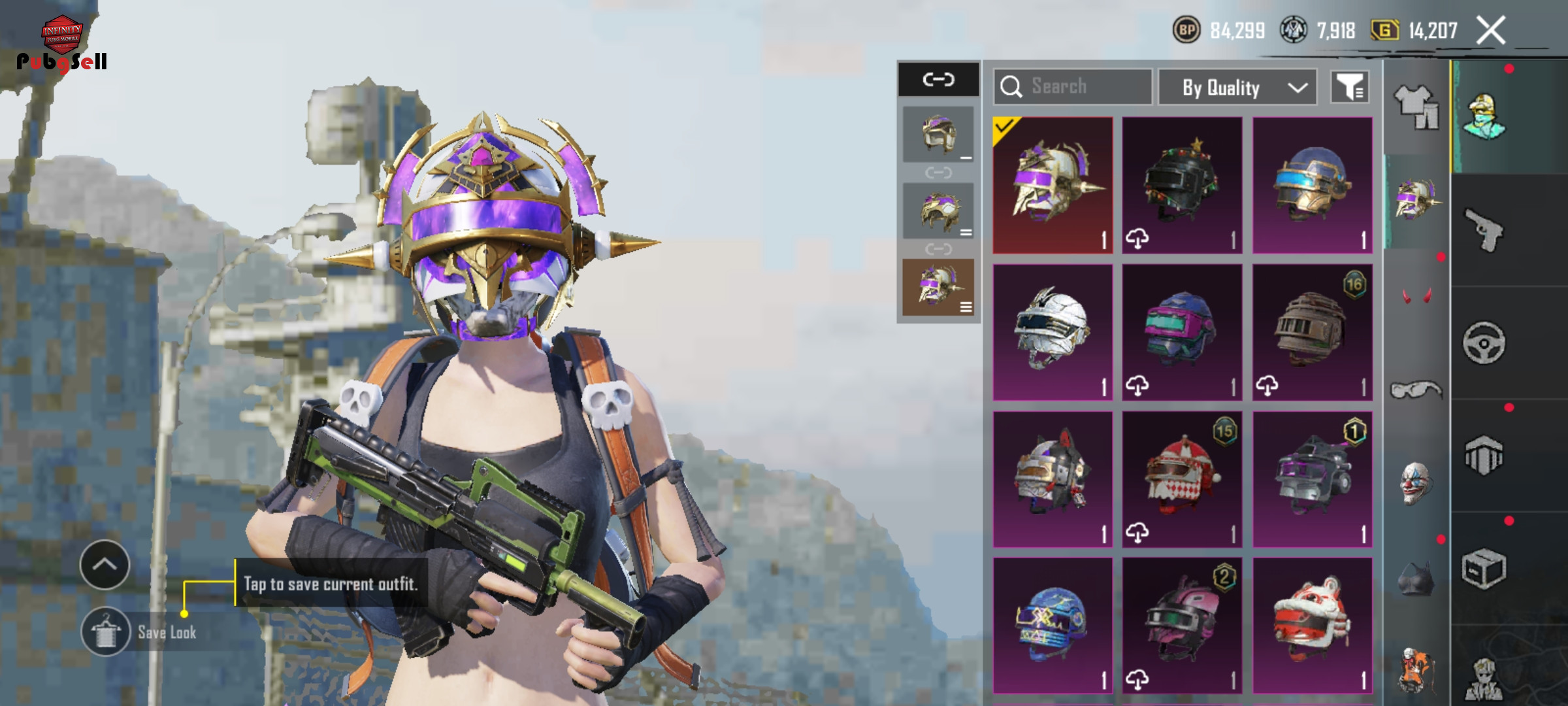Switch to the clothing outfit category
This screenshot has width=1568, height=706.
point(1416,108)
